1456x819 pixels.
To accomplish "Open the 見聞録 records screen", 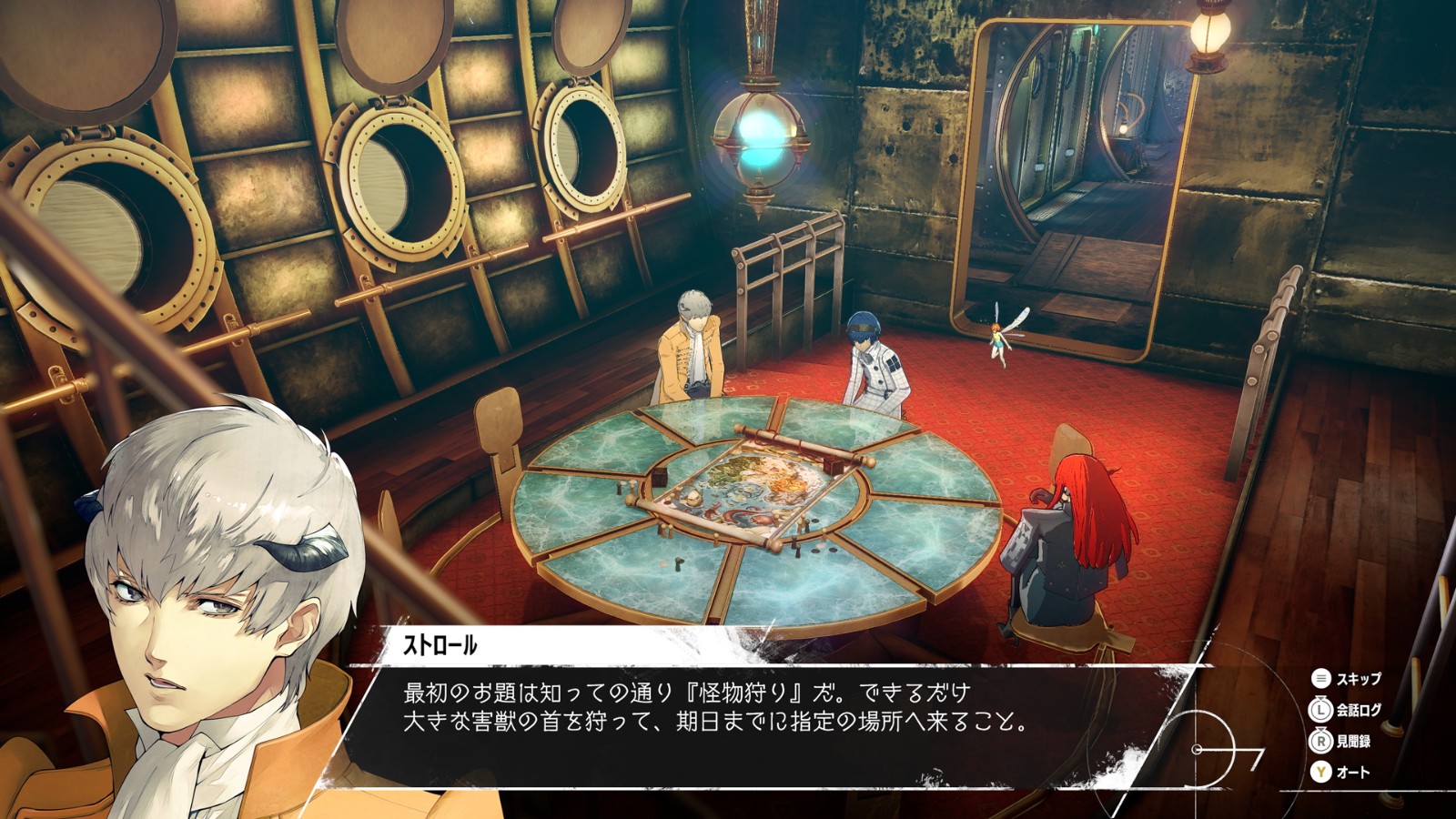I will 1356,743.
